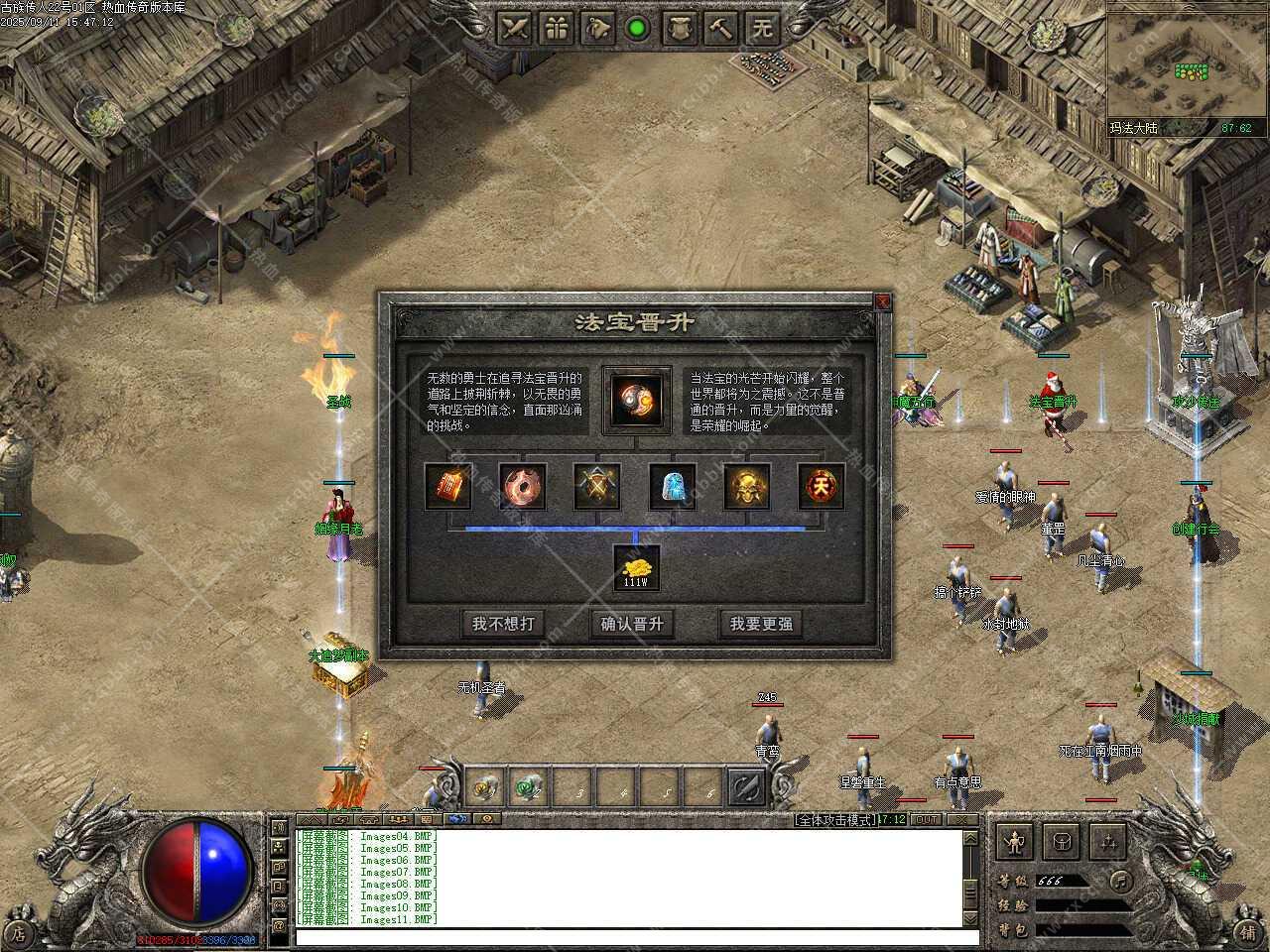The width and height of the screenshot is (1270, 952).
Task: Select the red scroll material icon
Action: pyautogui.click(x=447, y=487)
